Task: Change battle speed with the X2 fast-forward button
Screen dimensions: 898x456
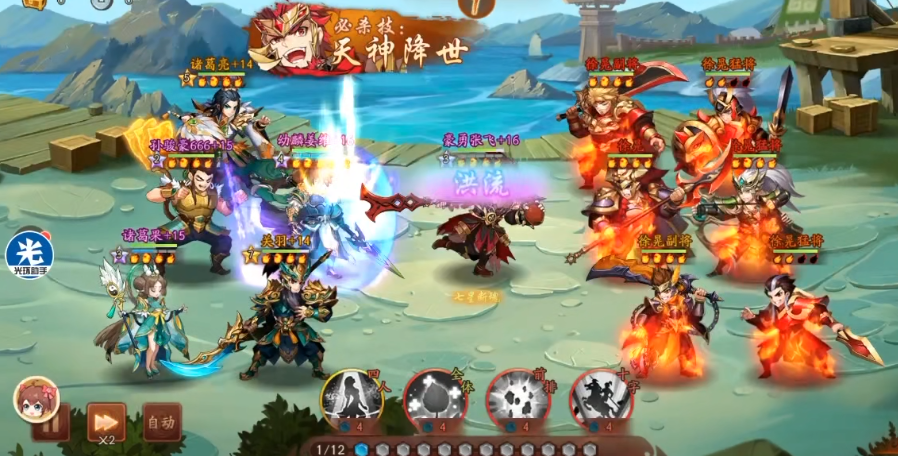Action: tap(106, 422)
